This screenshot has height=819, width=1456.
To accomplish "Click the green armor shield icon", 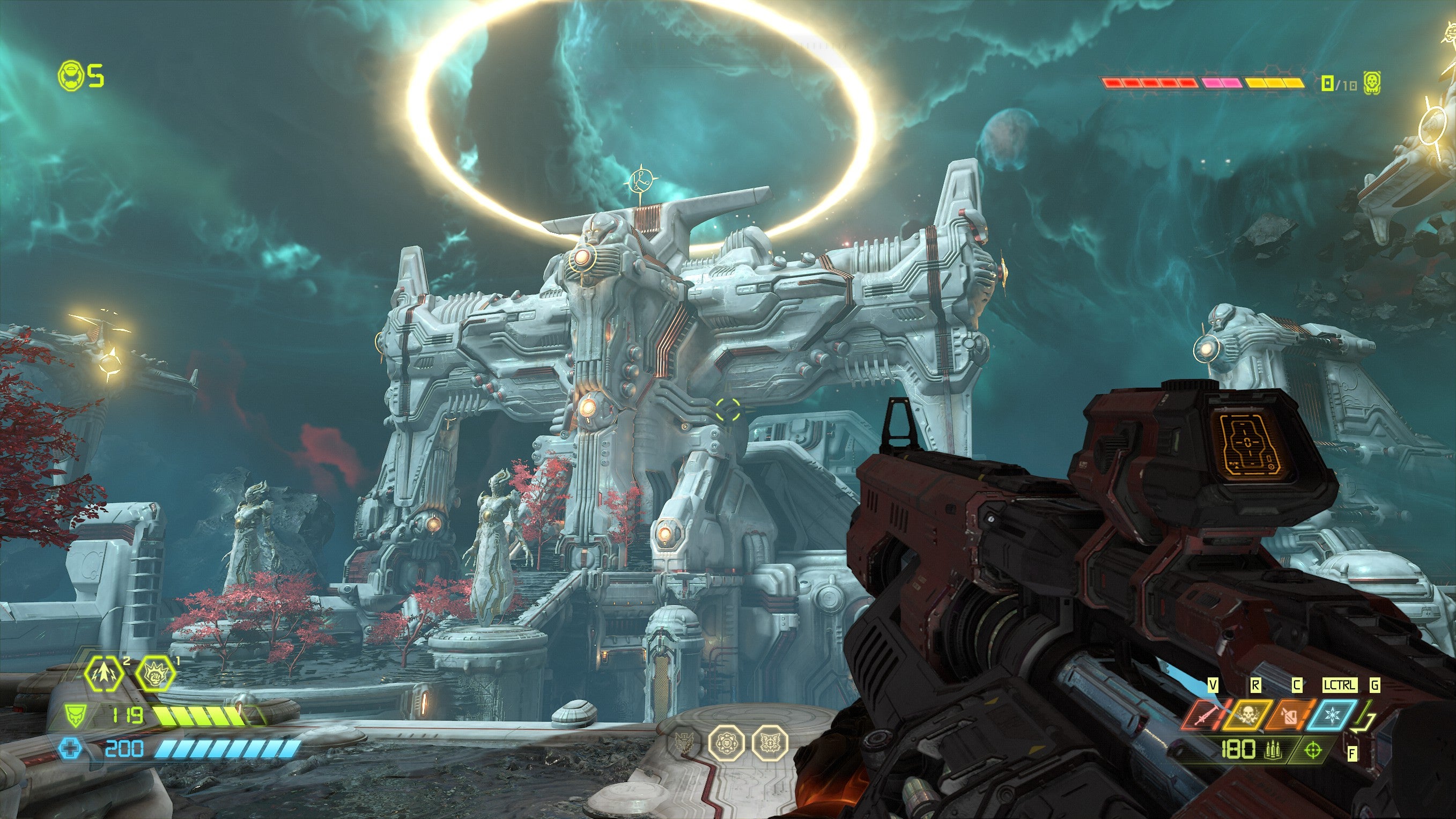I will [74, 716].
